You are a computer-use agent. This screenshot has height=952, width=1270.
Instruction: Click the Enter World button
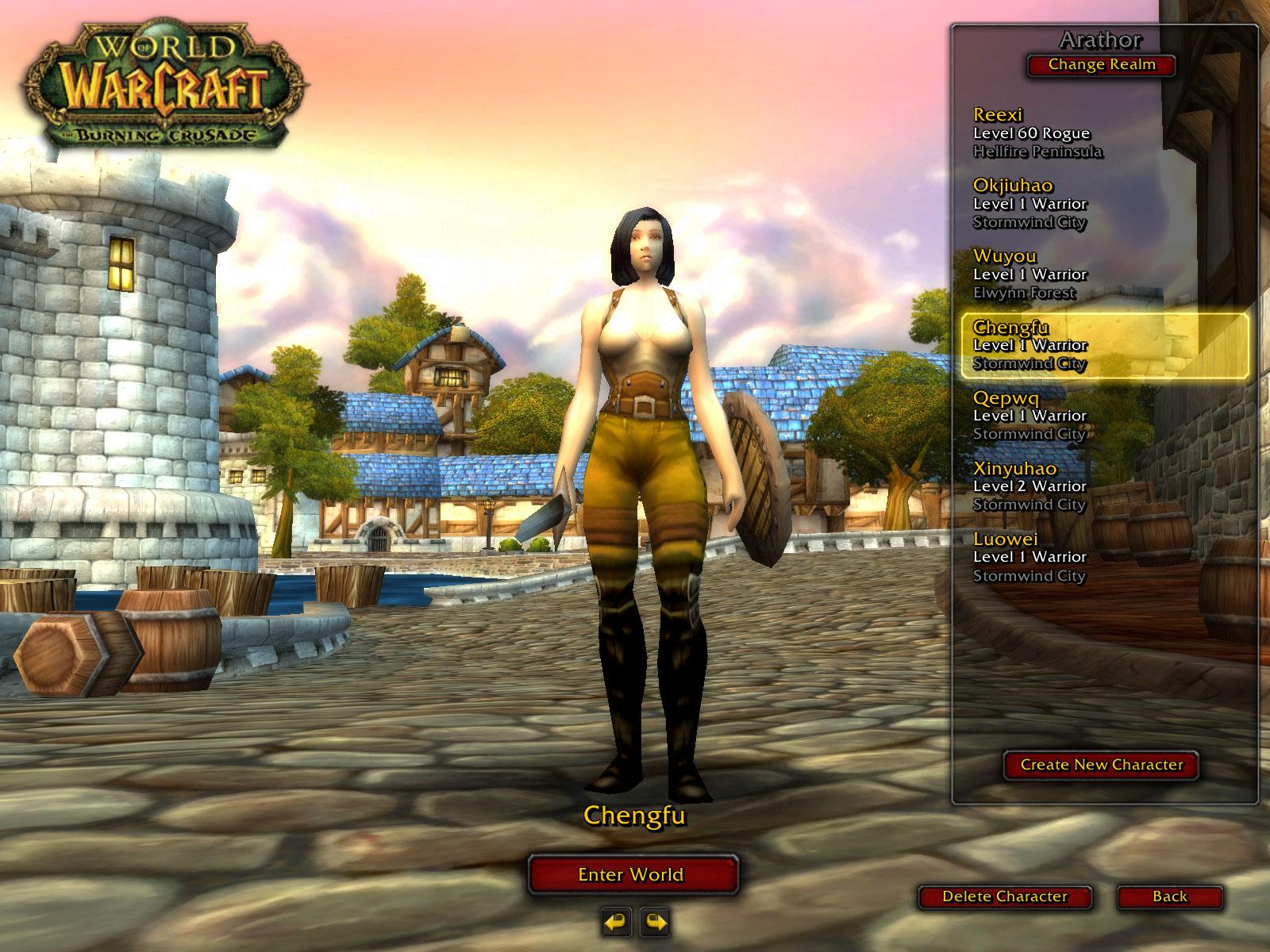[633, 874]
